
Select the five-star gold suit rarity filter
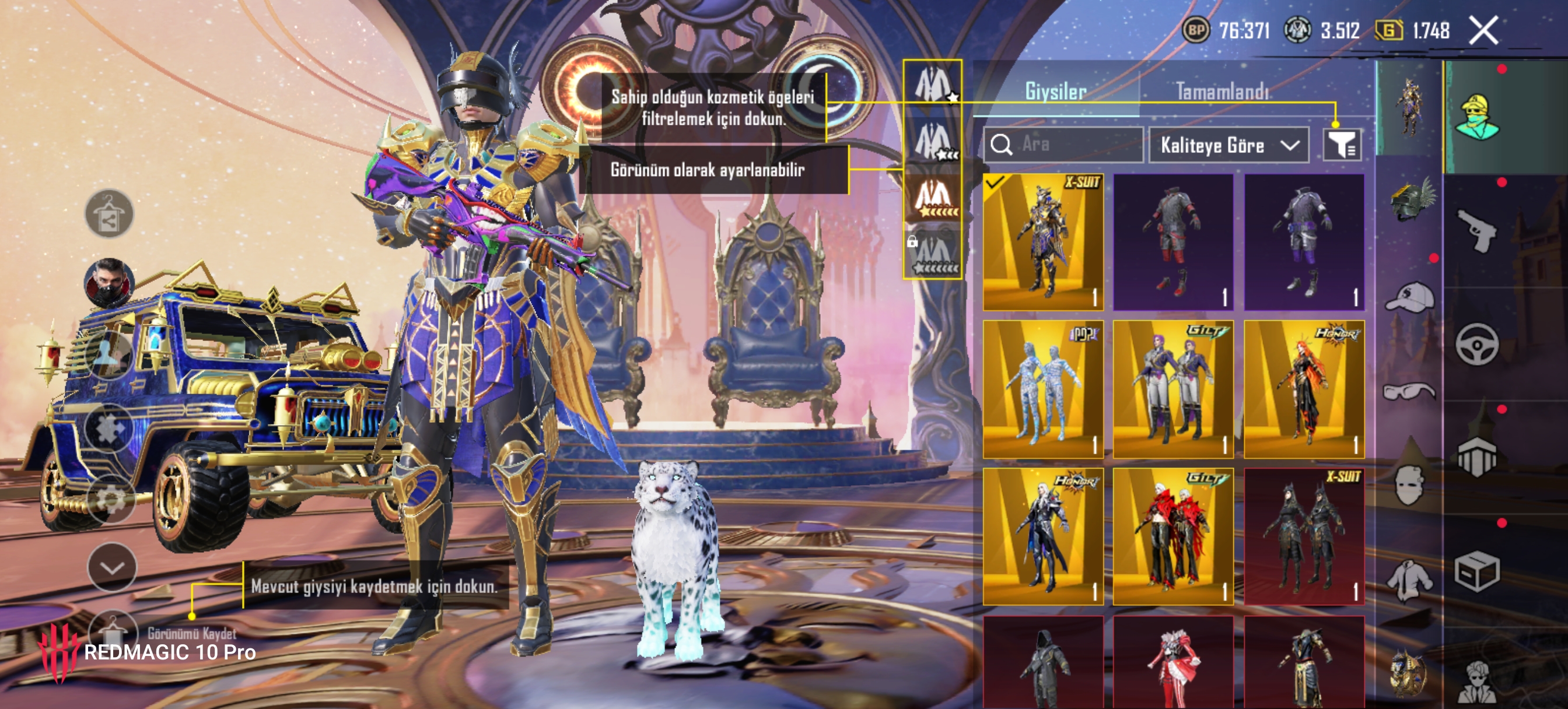click(933, 198)
